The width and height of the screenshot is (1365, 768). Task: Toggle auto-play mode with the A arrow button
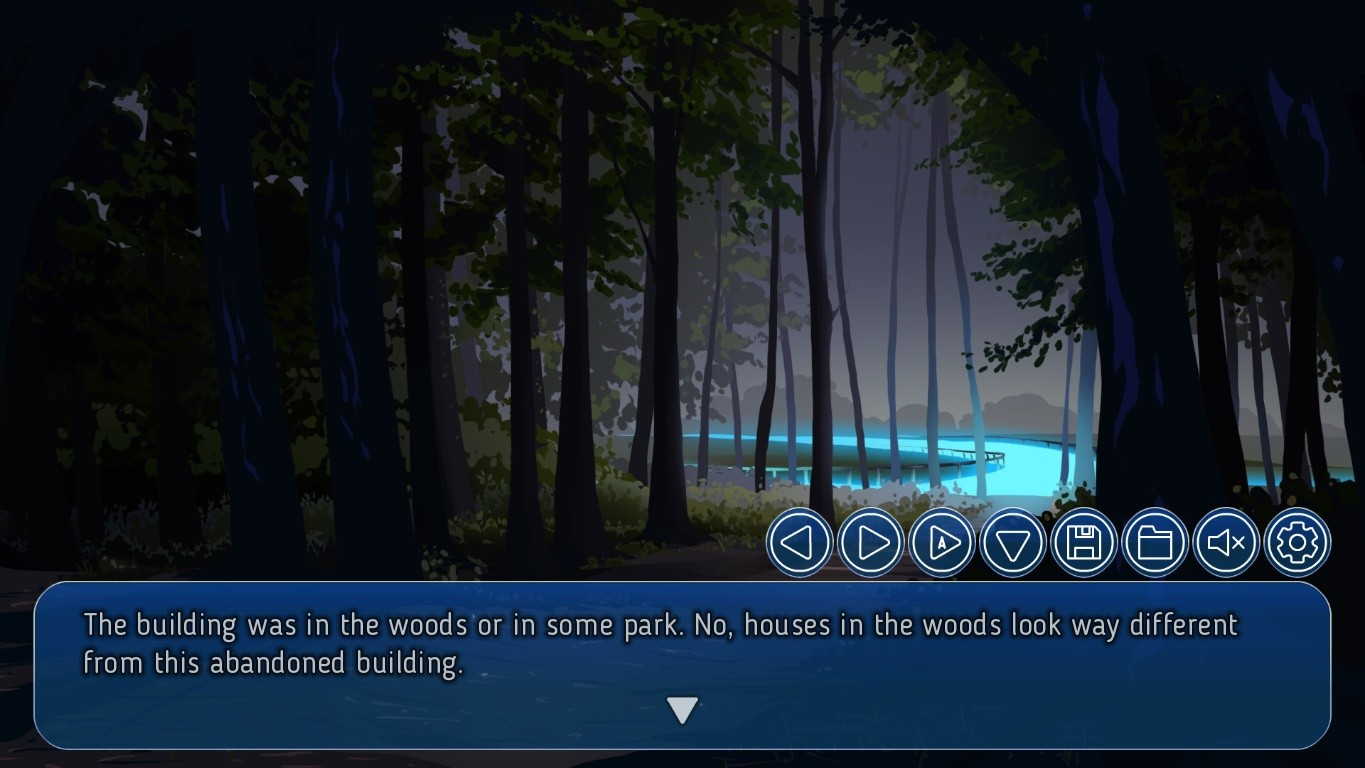click(941, 543)
